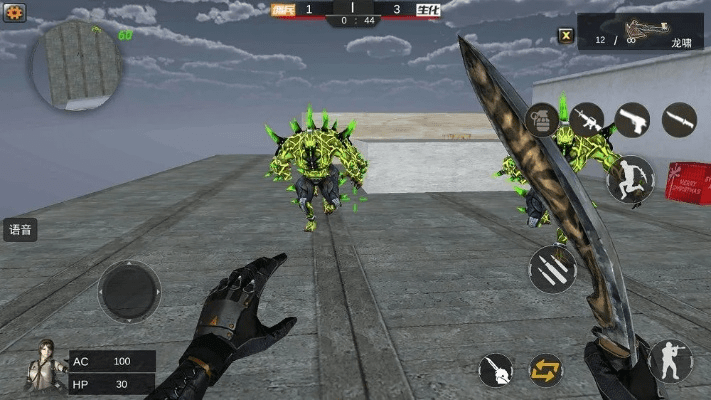Click the yellow X button near weapon panel
The width and height of the screenshot is (711, 400).
click(x=566, y=37)
